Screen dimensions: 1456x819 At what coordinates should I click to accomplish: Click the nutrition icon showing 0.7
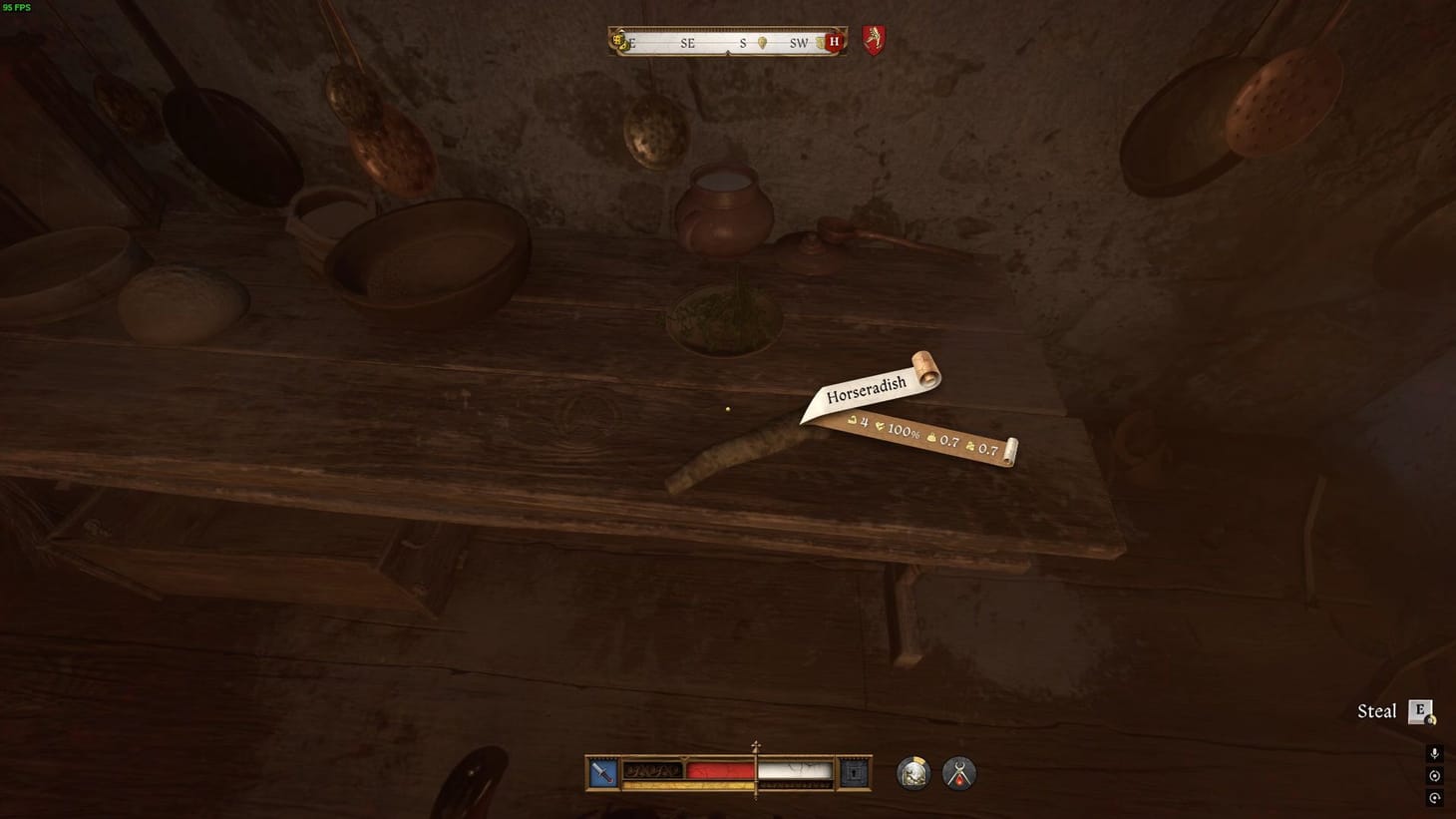coord(970,447)
